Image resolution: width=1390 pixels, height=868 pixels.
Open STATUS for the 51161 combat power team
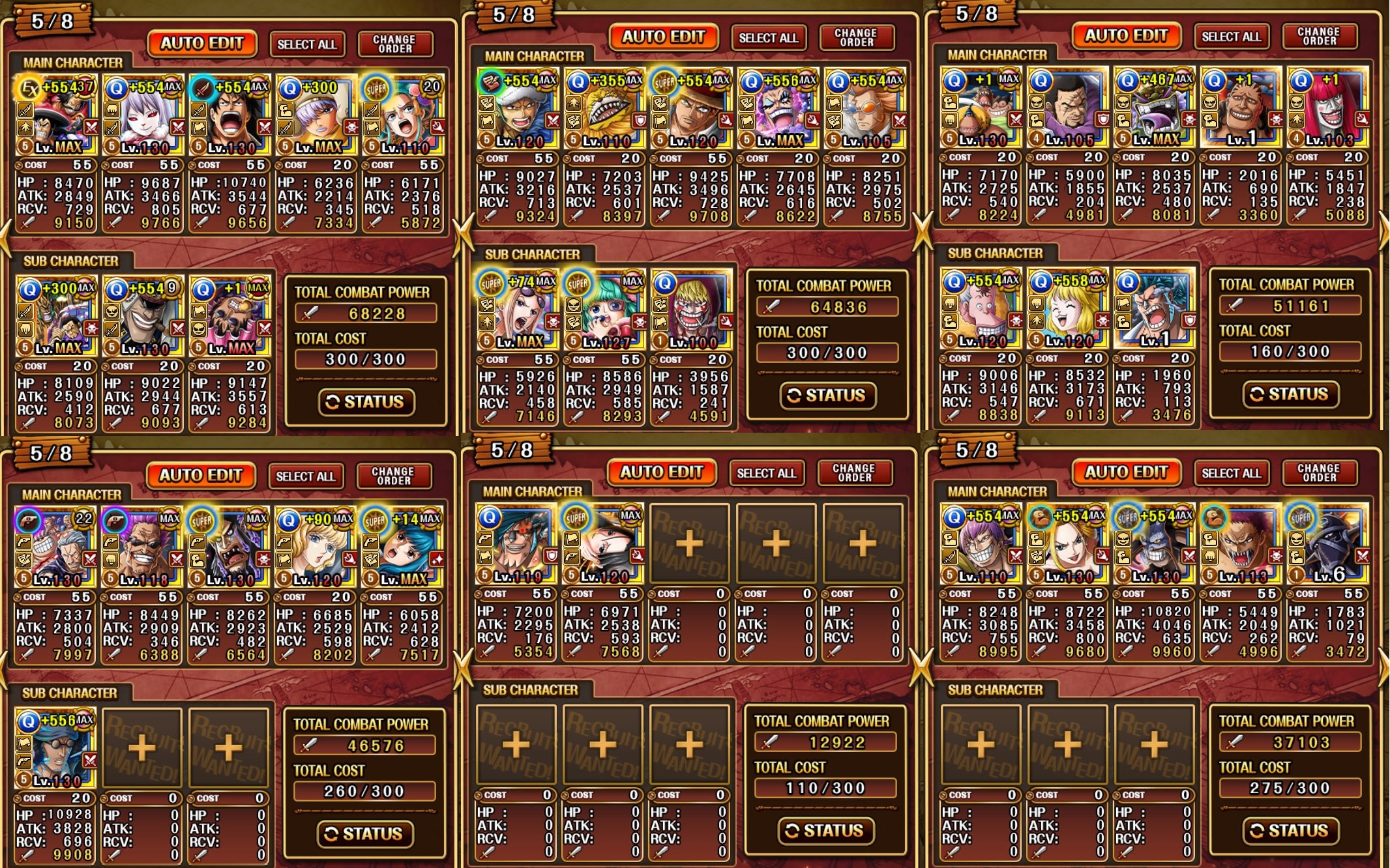1290,394
